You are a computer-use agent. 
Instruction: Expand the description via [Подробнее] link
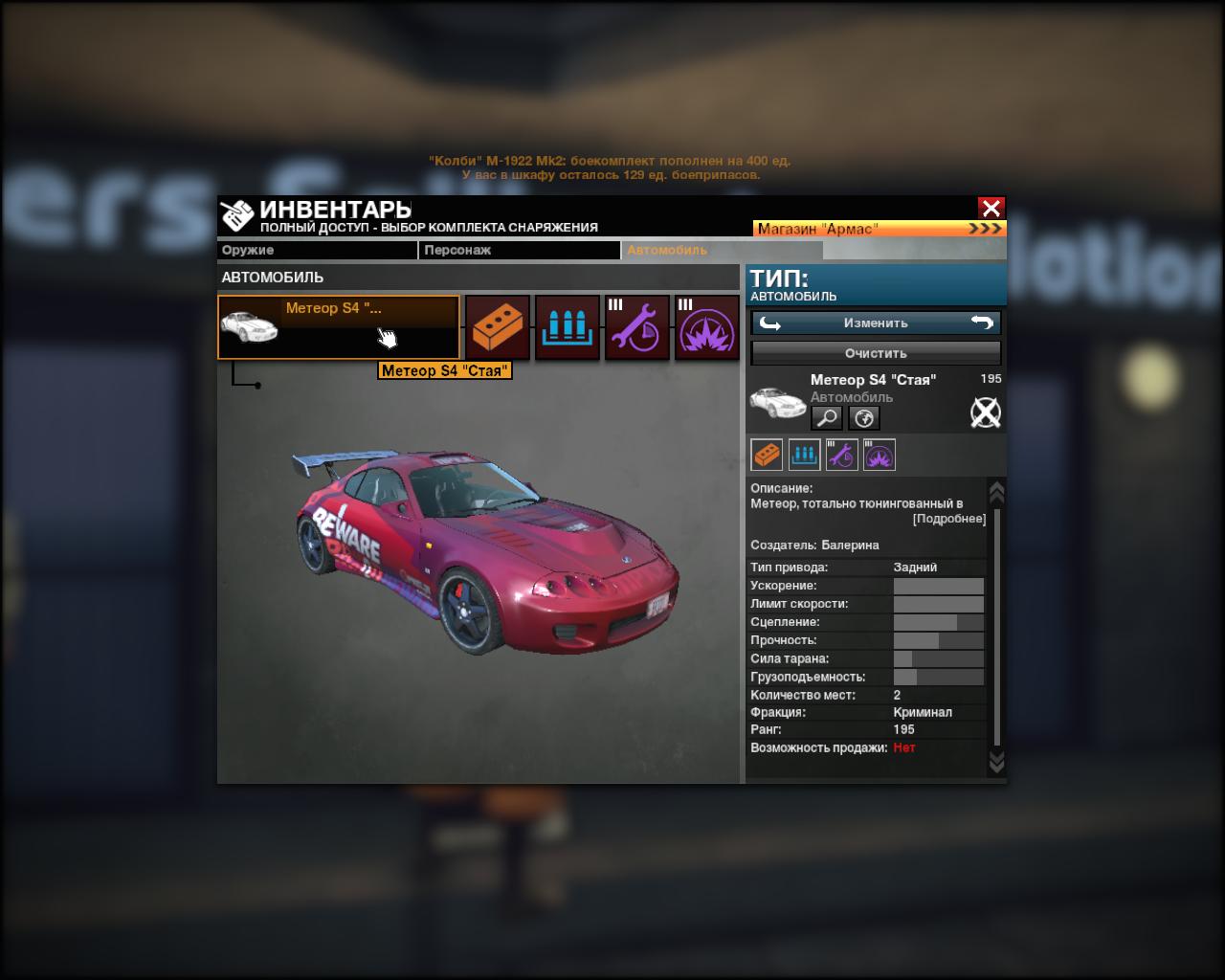[x=948, y=519]
